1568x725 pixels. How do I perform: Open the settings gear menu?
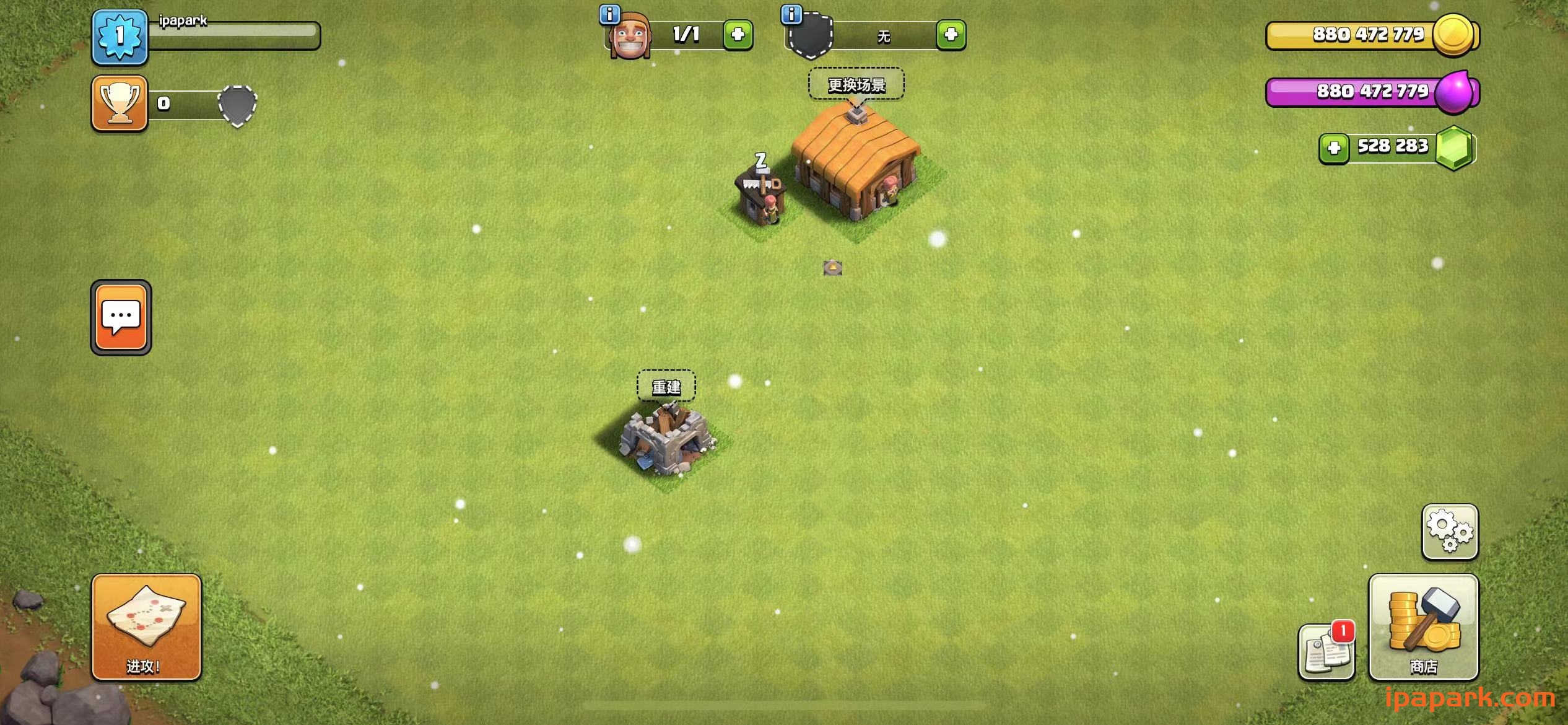click(x=1450, y=532)
